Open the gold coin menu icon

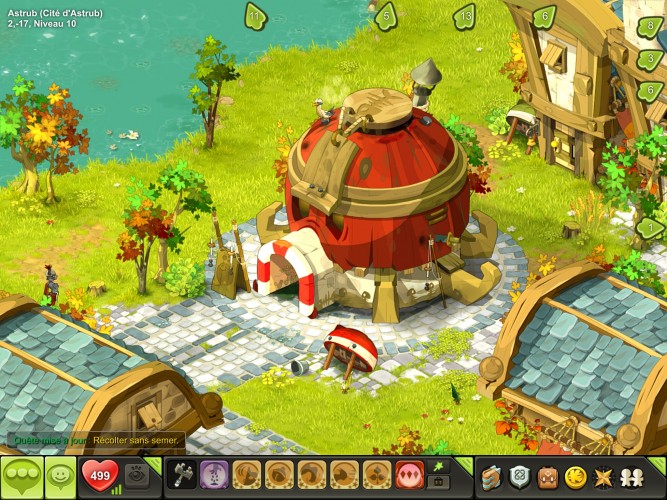point(575,476)
